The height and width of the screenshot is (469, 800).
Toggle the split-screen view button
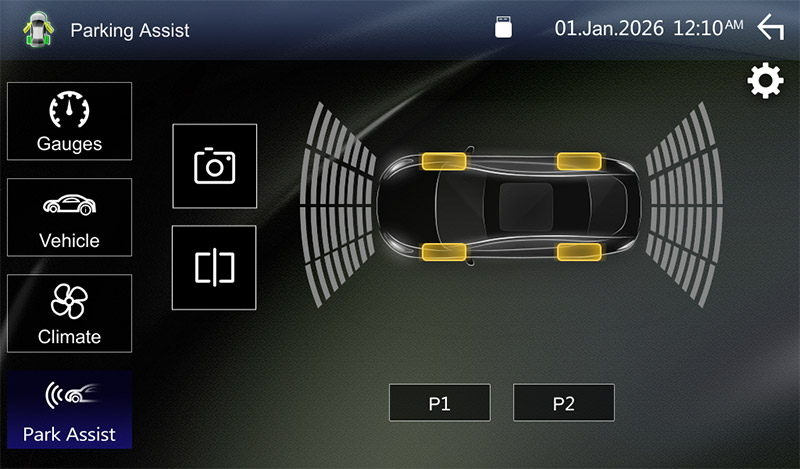pyautogui.click(x=214, y=267)
